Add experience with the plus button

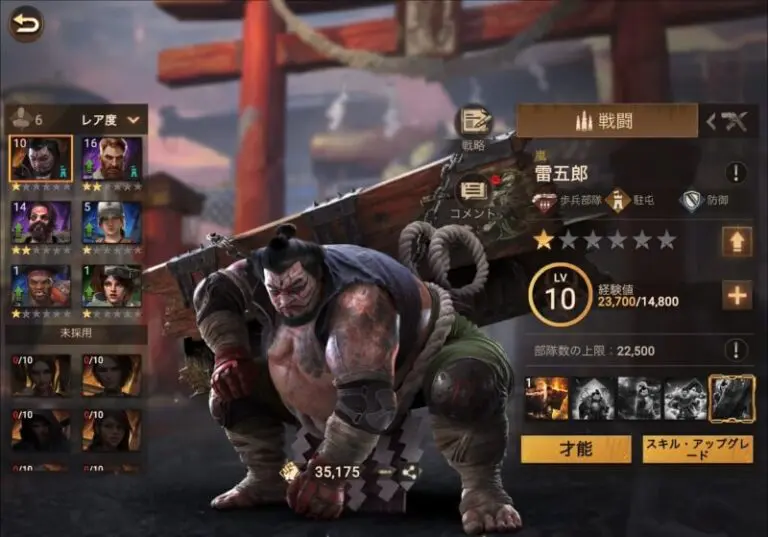click(737, 295)
